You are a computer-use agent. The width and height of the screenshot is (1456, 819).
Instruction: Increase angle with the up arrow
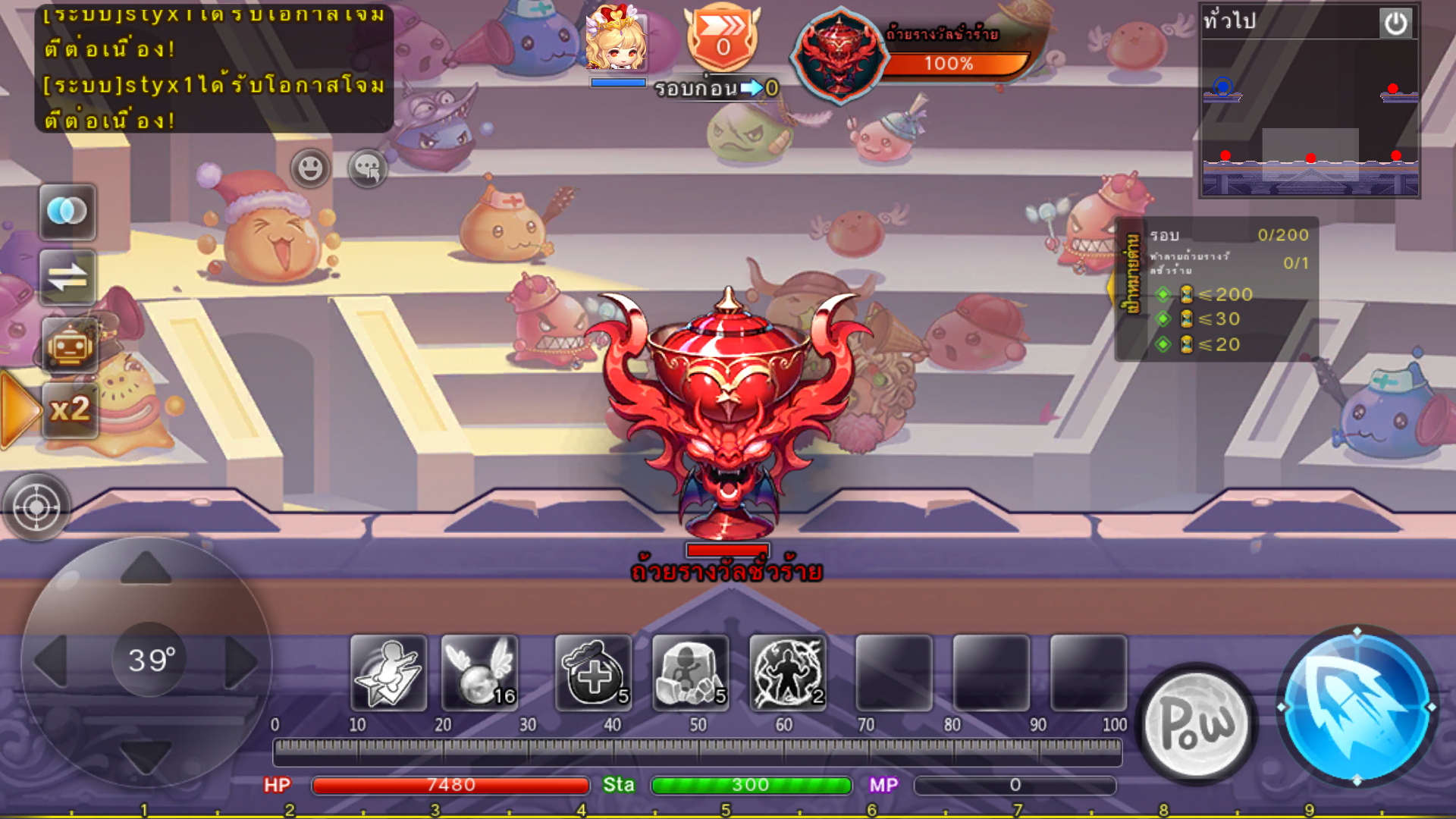[x=146, y=567]
